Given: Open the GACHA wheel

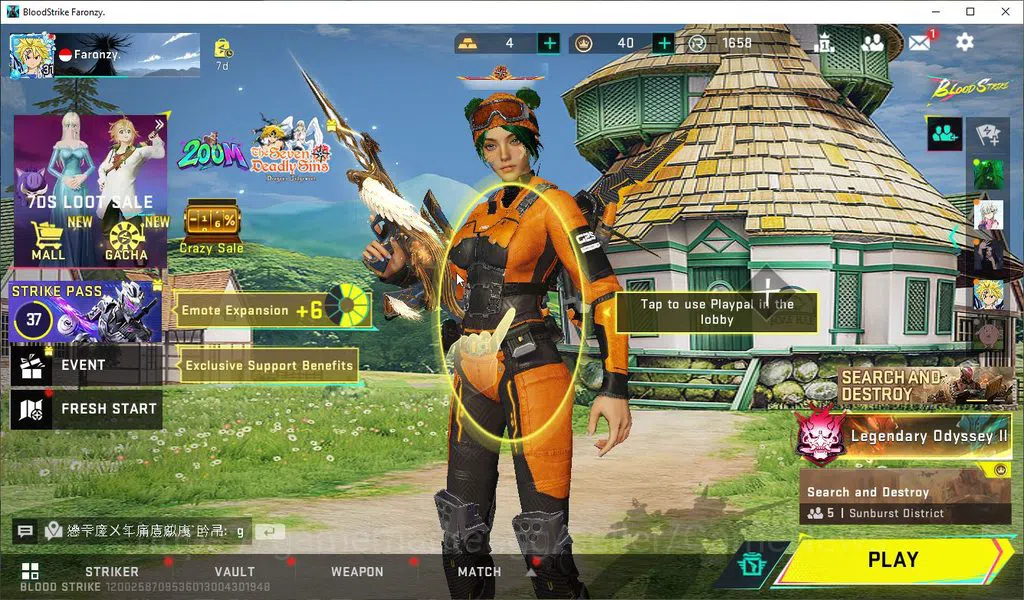Looking at the screenshot, I should (127, 242).
